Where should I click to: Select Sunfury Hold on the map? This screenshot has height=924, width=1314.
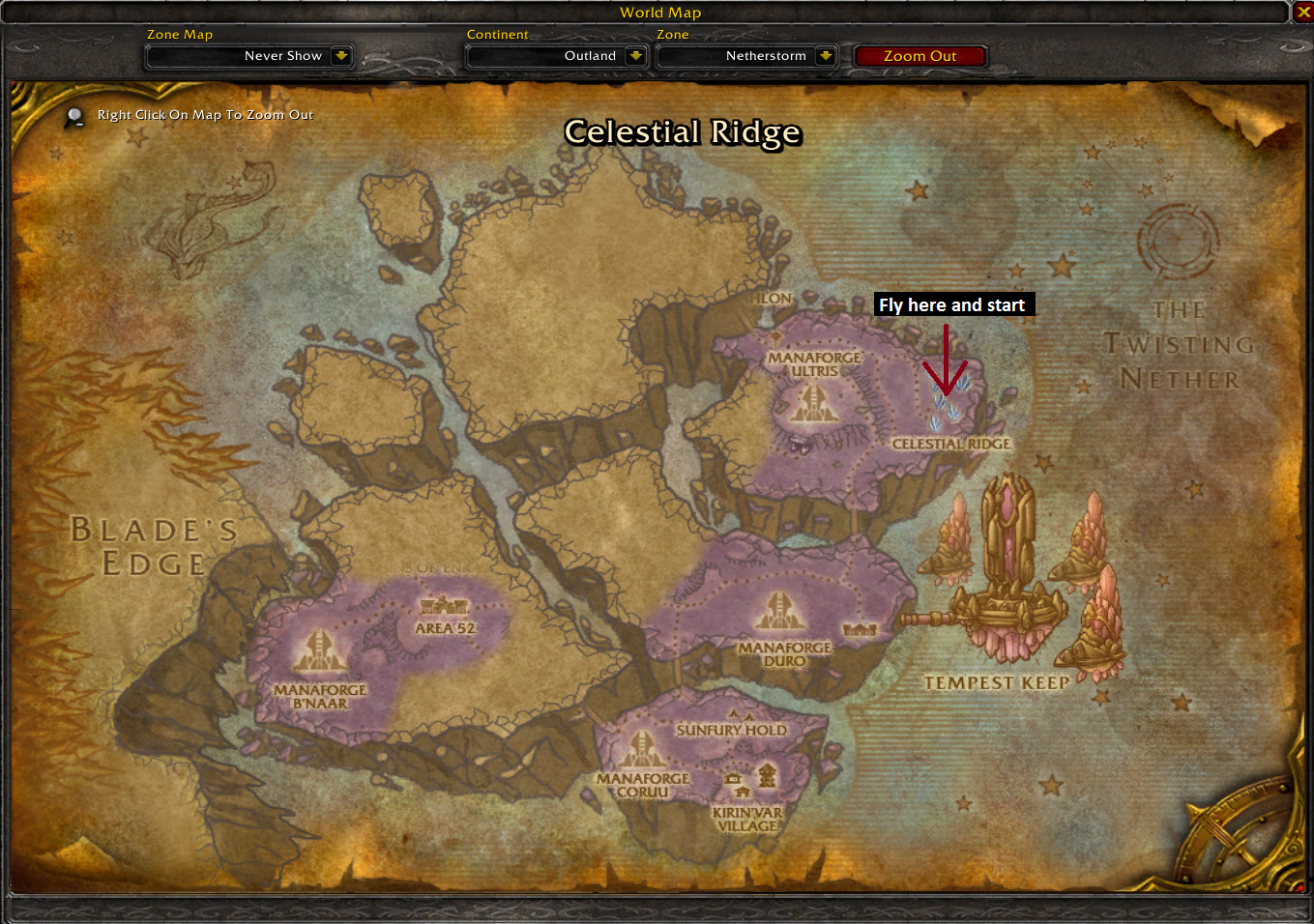pos(731,730)
